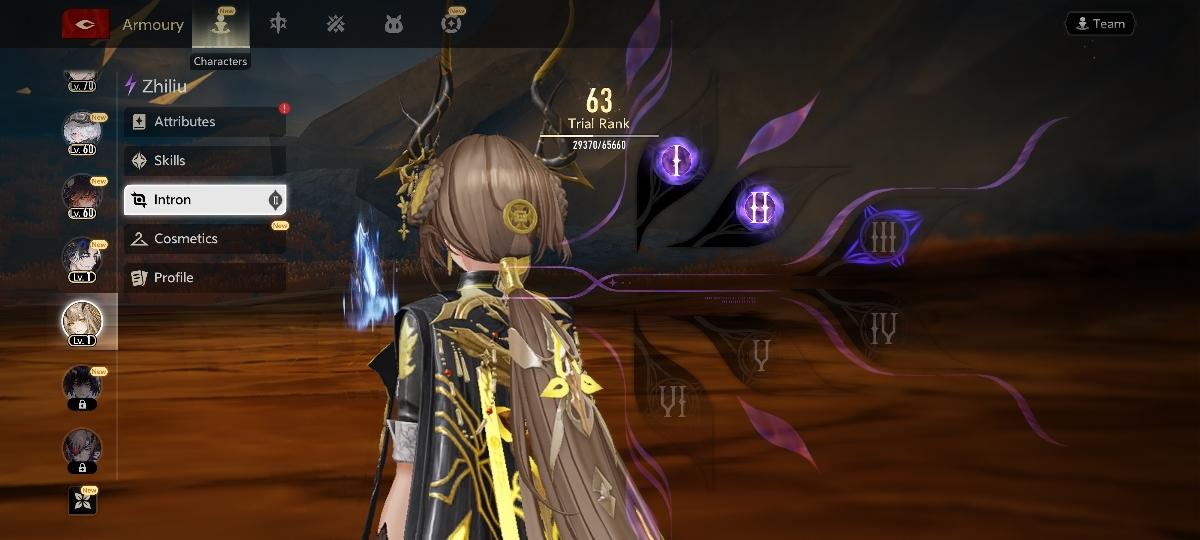Select the highlighted Zhiliu portrait at Lv. 1
1200x540 pixels.
[x=82, y=322]
